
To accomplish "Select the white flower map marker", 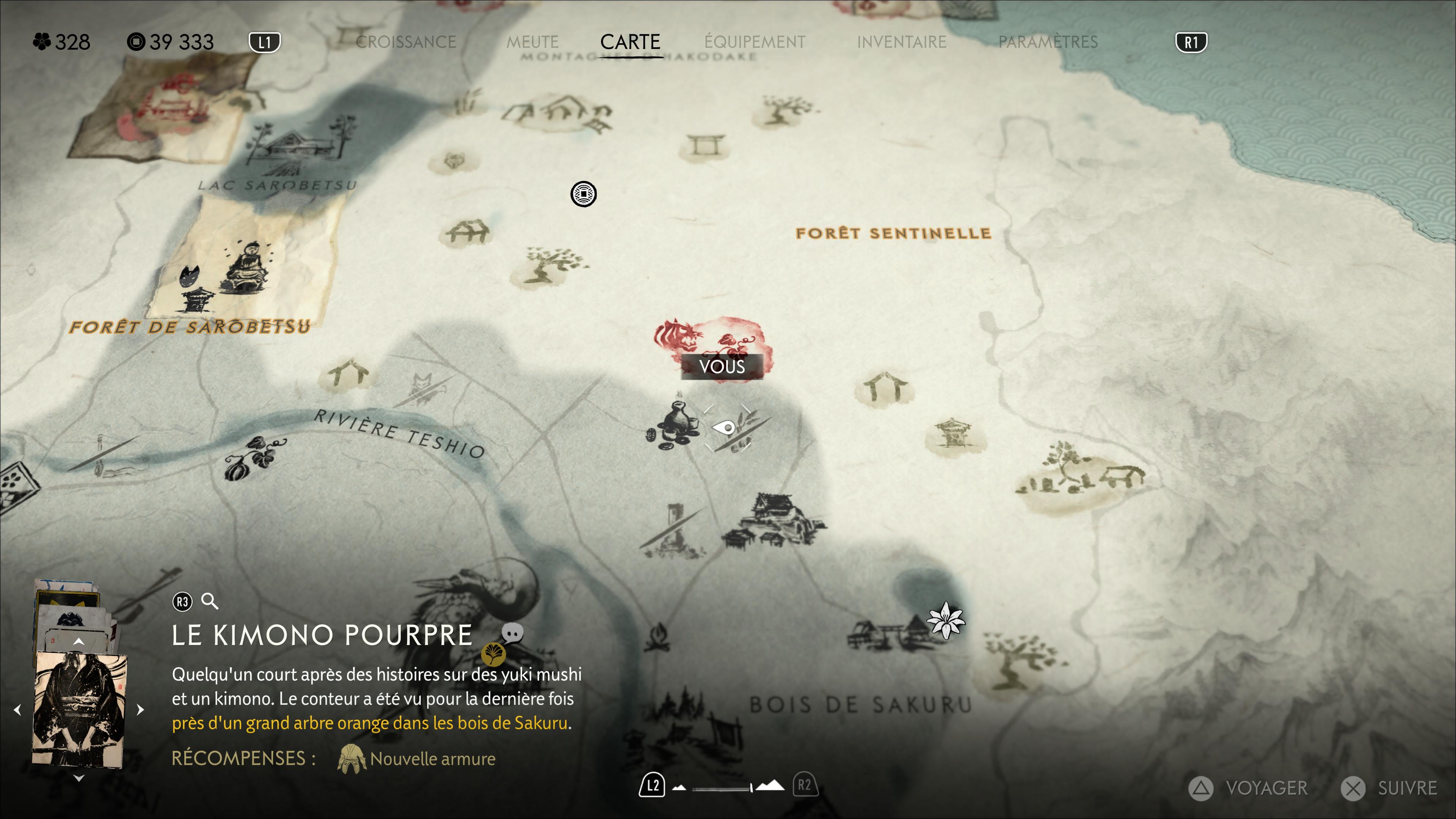I will coord(946,621).
